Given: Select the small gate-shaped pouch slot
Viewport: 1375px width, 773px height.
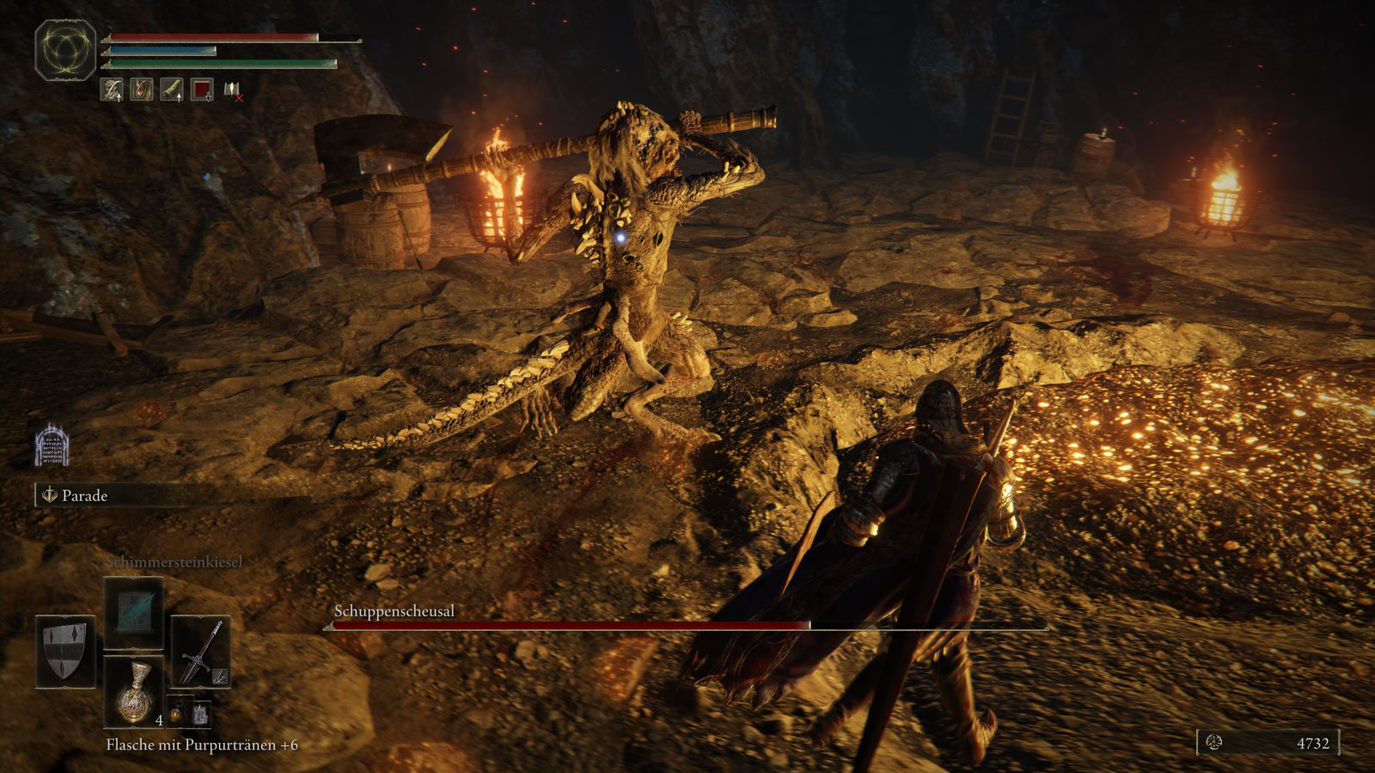Looking at the screenshot, I should pyautogui.click(x=200, y=713).
